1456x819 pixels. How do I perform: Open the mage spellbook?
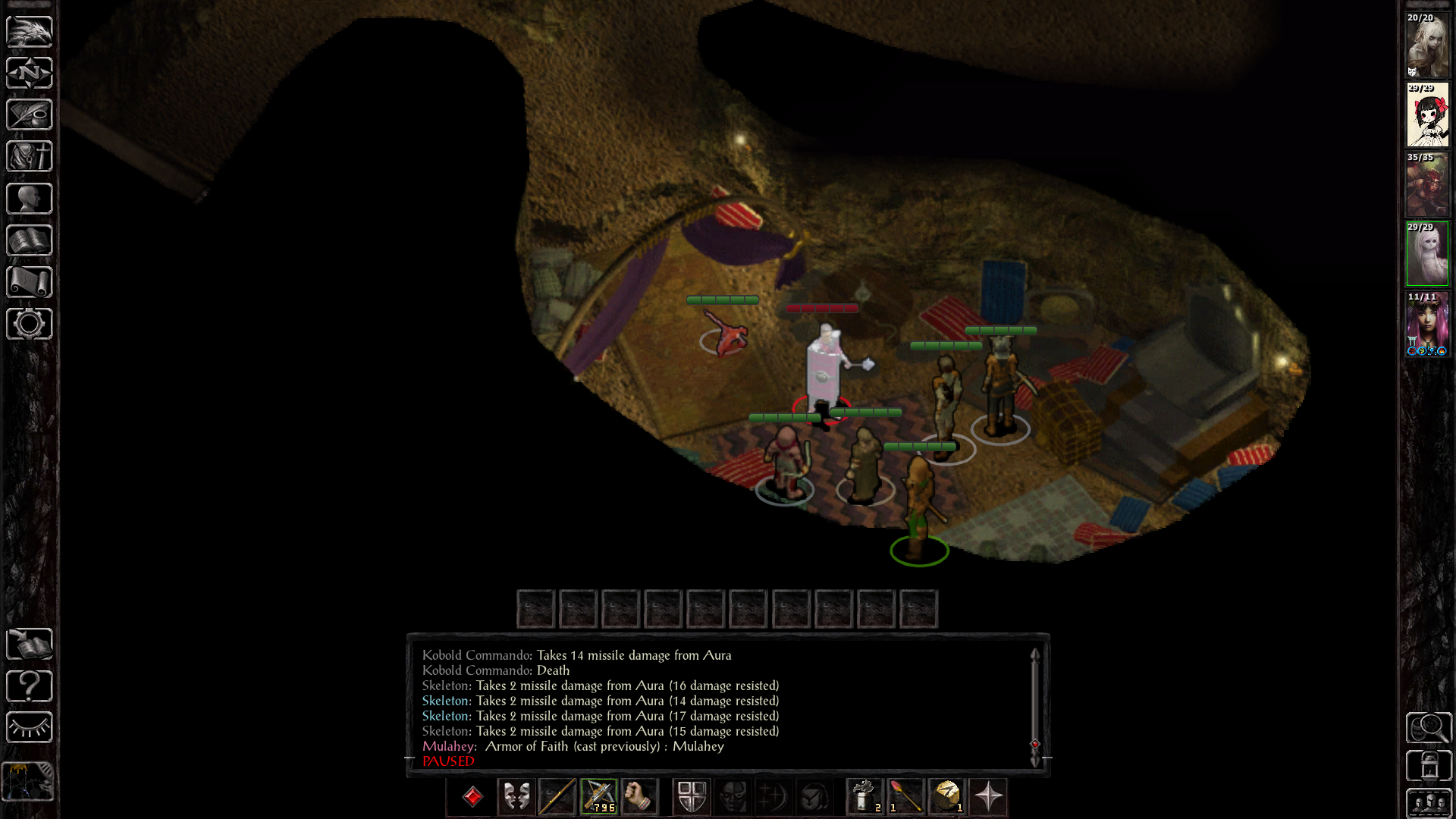click(30, 240)
